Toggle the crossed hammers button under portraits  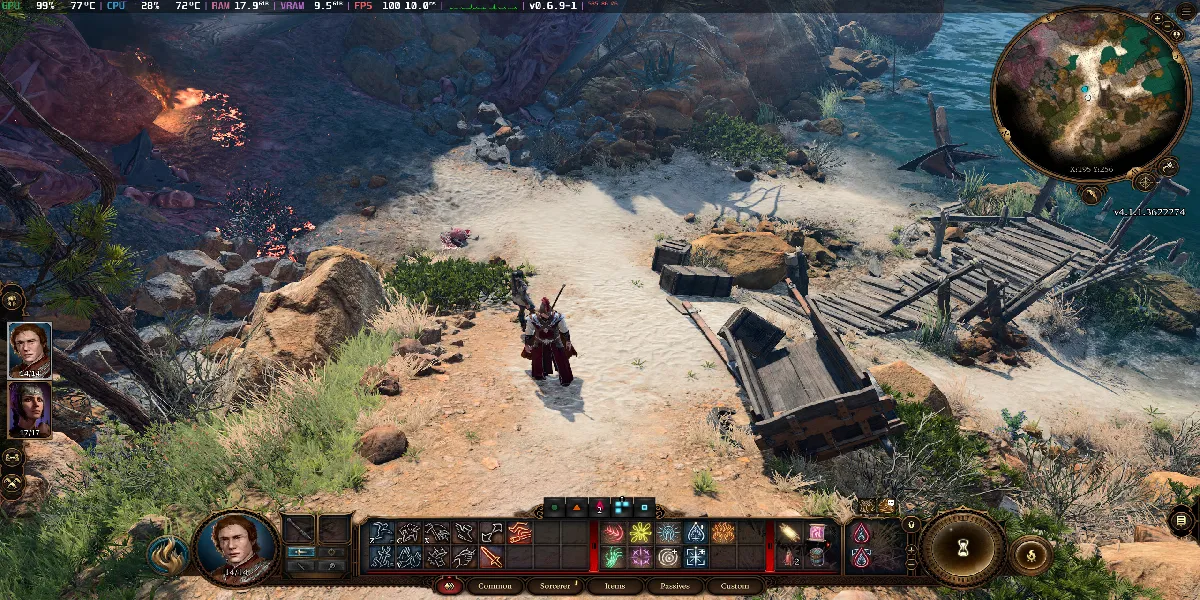13,482
